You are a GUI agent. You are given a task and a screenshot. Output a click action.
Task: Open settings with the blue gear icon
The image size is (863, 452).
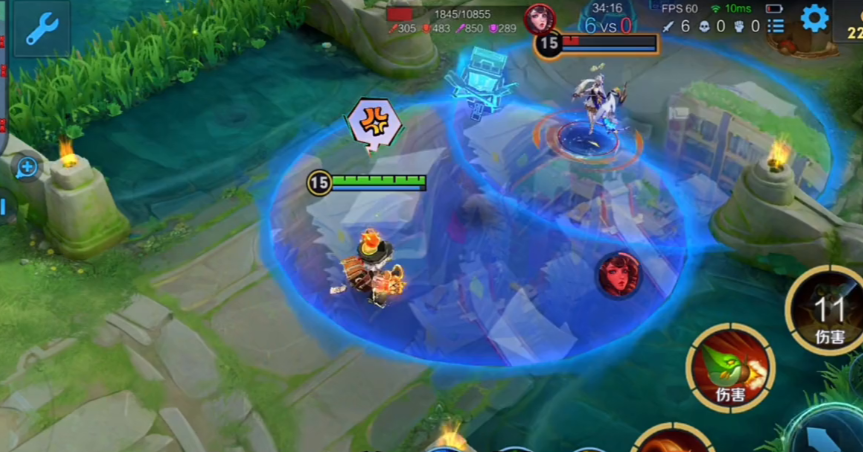coord(815,18)
